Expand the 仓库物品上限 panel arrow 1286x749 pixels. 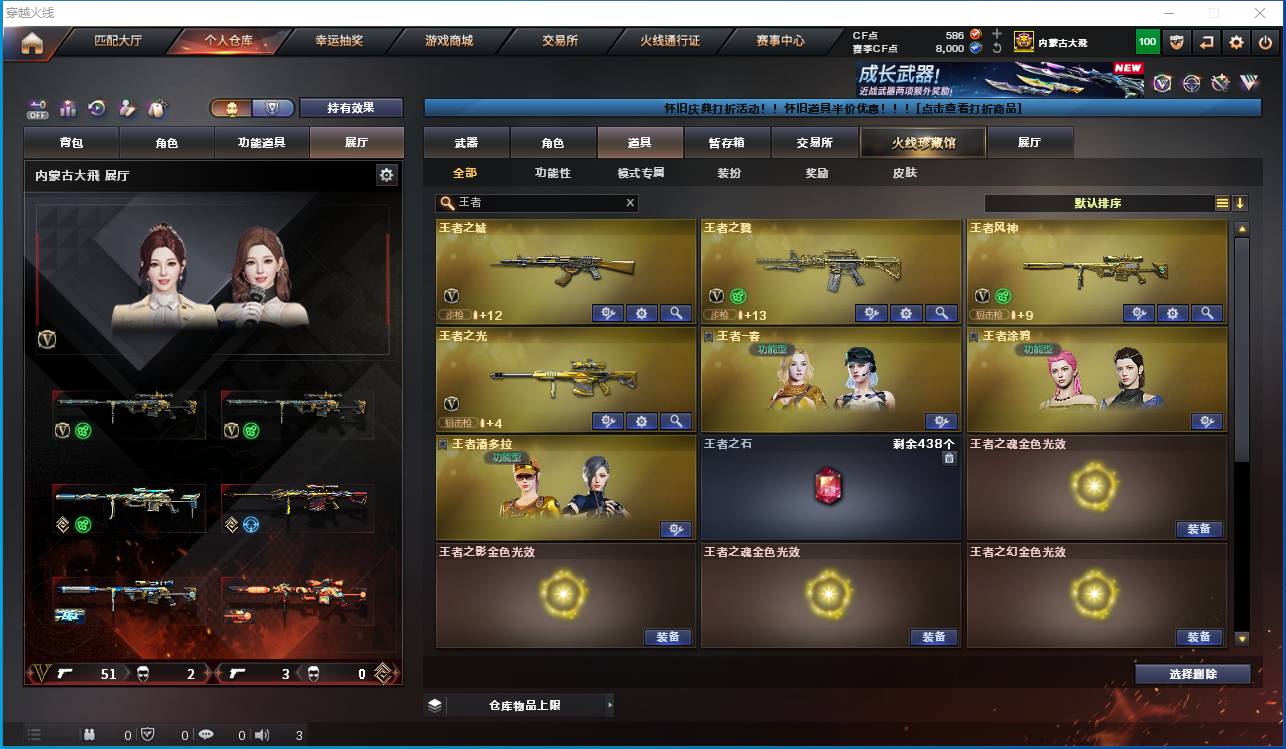point(609,705)
